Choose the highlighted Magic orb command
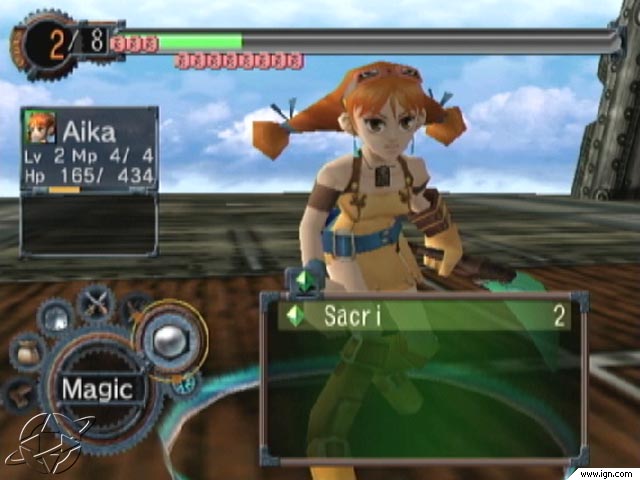The height and width of the screenshot is (480, 640). 170,339
